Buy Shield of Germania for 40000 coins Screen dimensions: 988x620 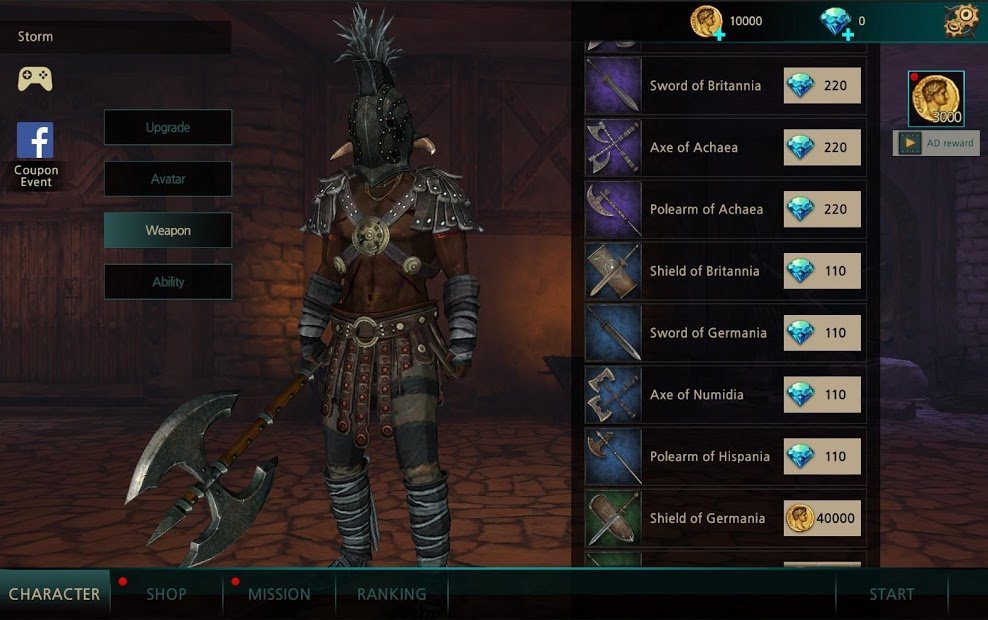click(x=822, y=518)
